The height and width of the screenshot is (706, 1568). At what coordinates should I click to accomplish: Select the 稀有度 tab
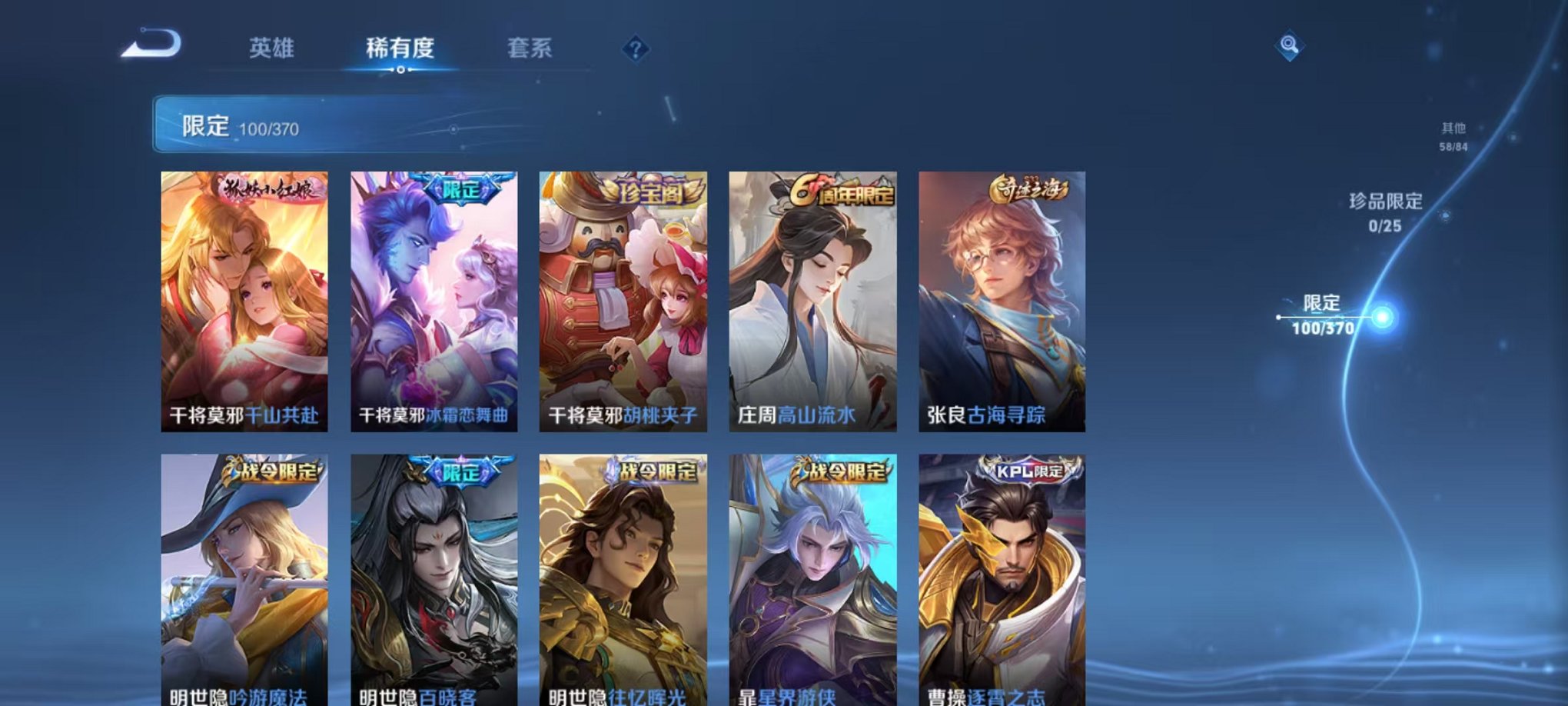[399, 48]
